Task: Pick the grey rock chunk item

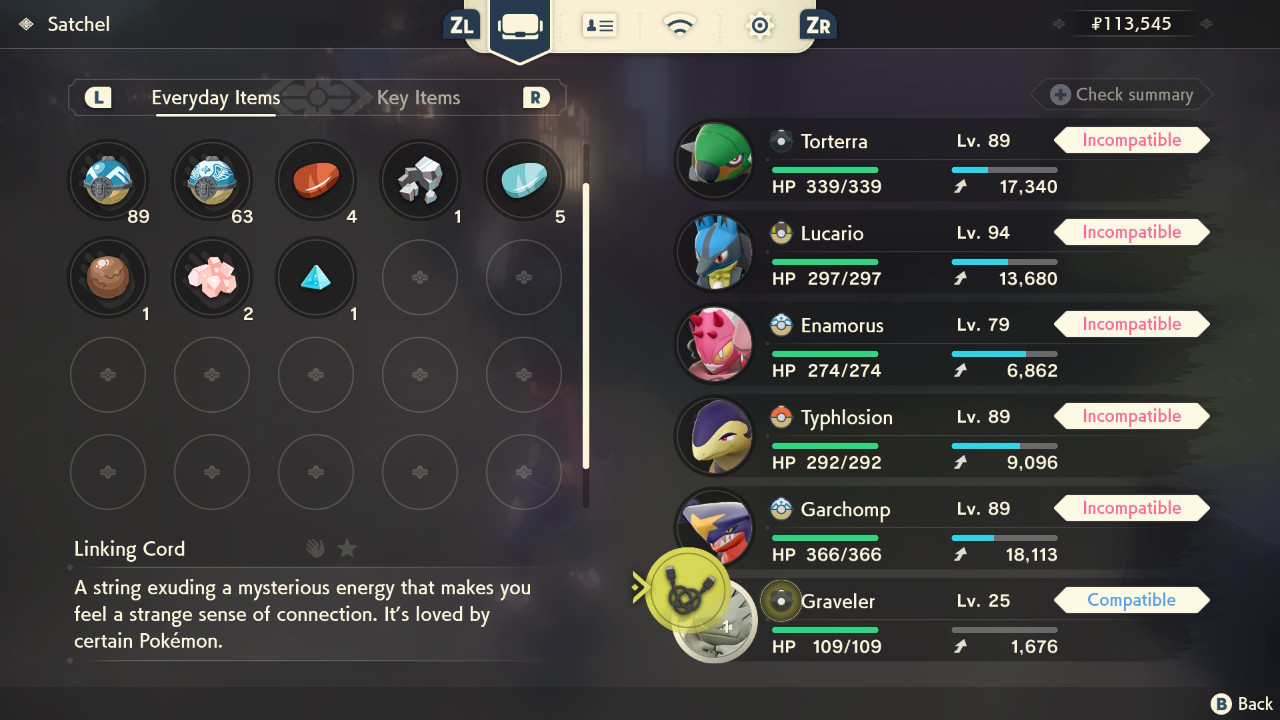Action: 420,181
